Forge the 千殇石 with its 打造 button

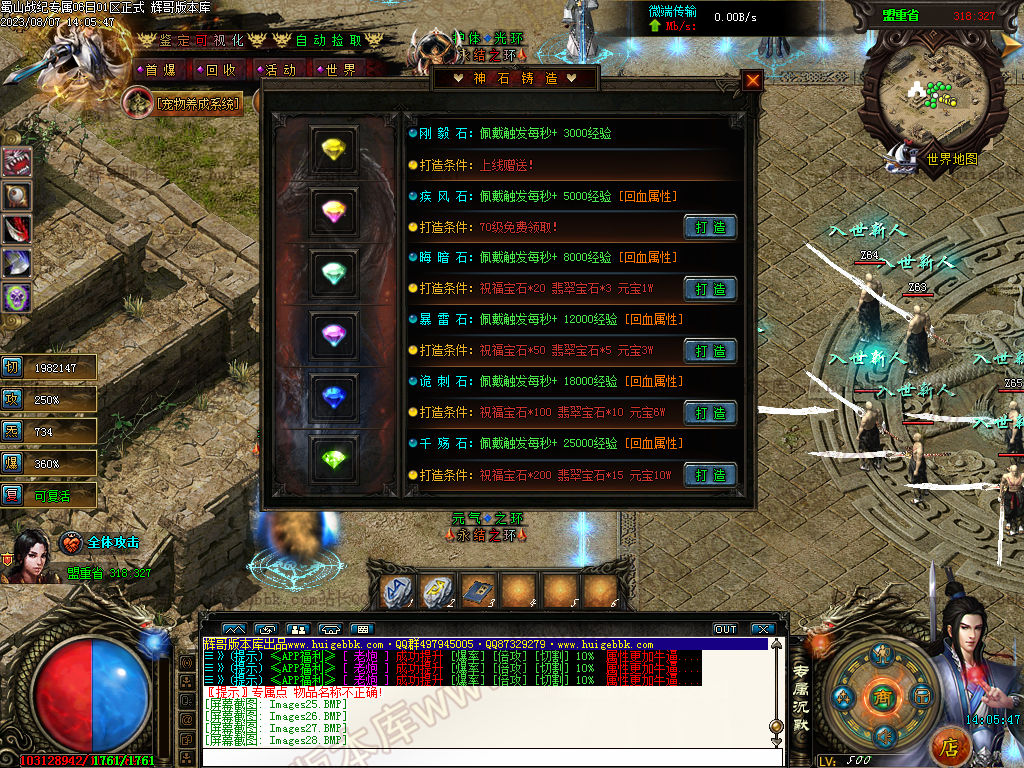point(710,475)
